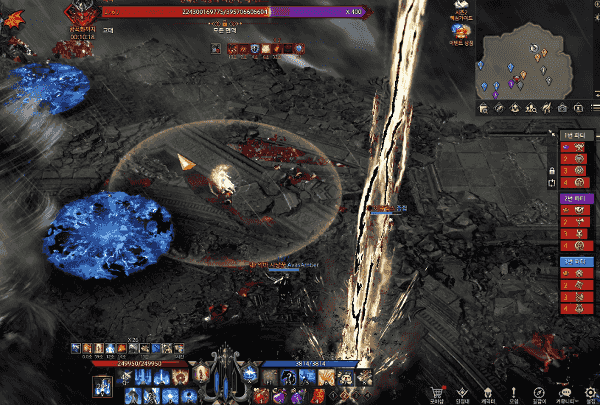Open the helmet character menu
Image resolution: width=600 pixels, height=405 pixels.
click(488, 392)
